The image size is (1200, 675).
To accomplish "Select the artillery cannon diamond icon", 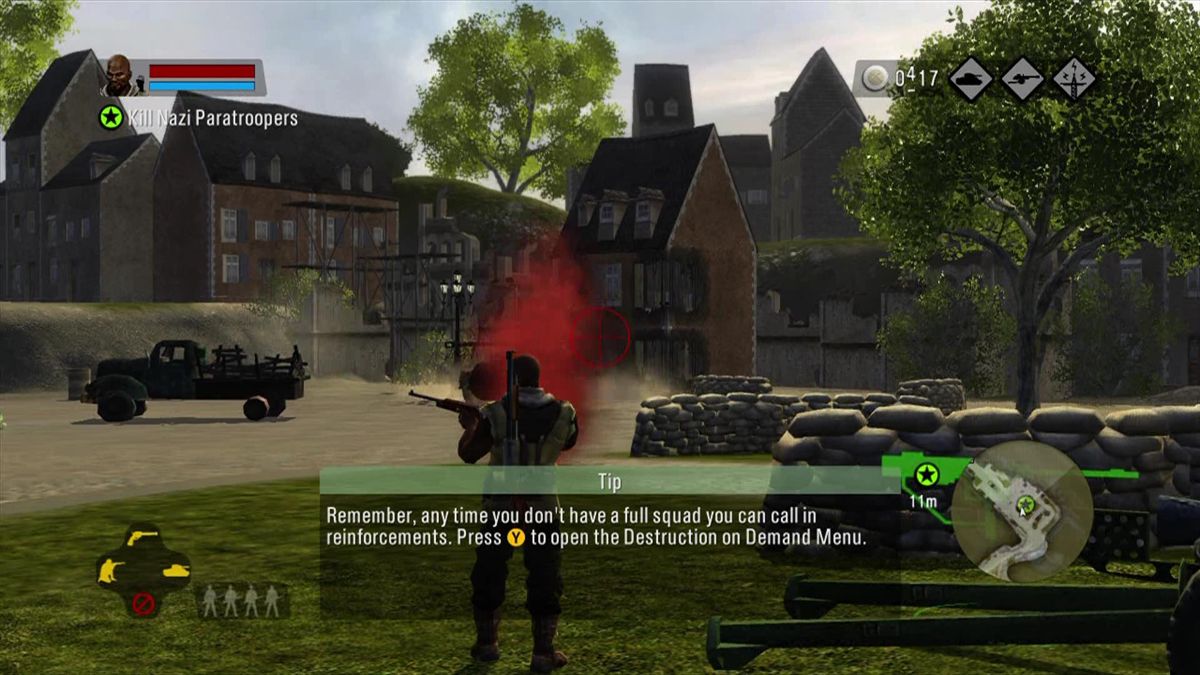I will [1022, 79].
